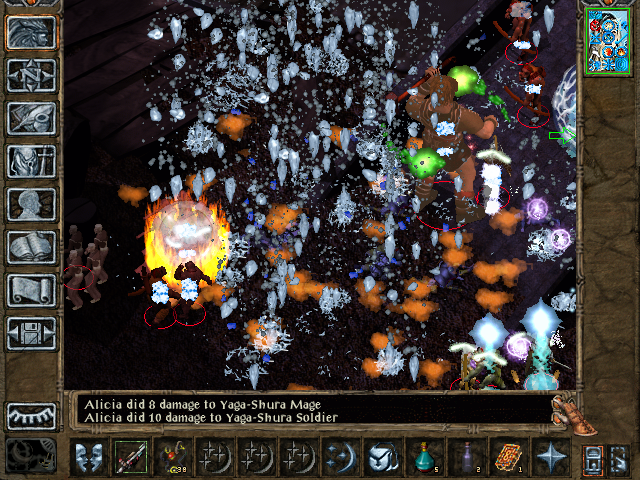The width and height of the screenshot is (640, 480).
Task: Open the mage spellbook
Action: point(31,247)
